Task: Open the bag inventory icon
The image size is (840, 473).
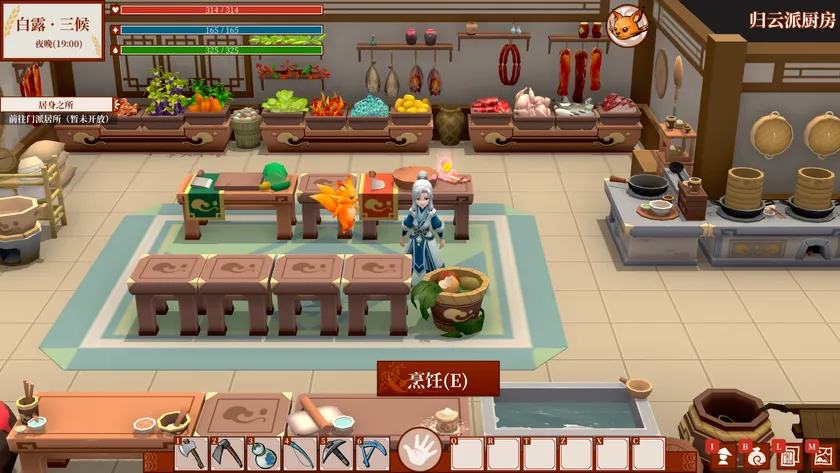Action: coord(755,456)
